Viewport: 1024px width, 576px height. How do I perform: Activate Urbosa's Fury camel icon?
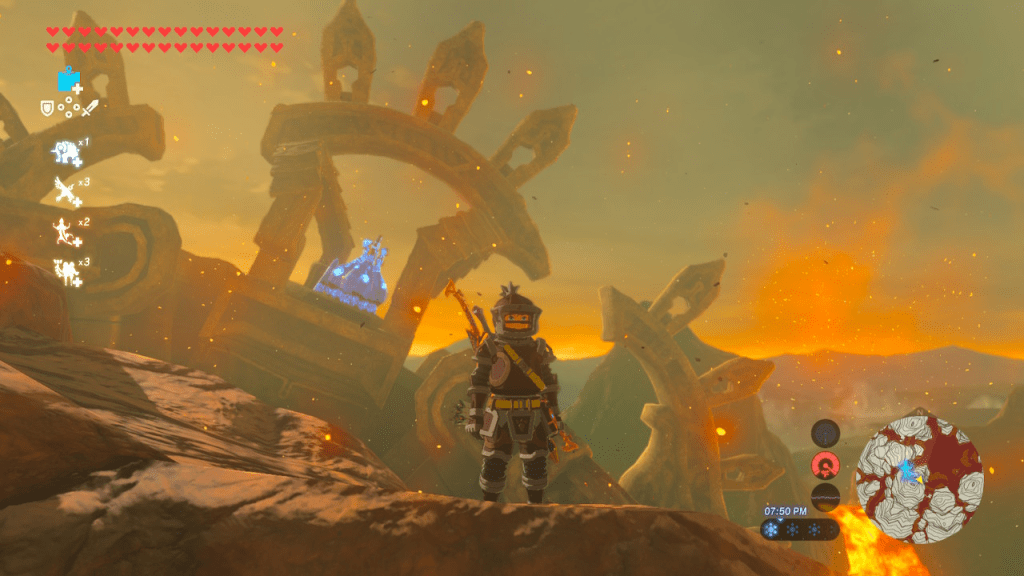[65, 269]
